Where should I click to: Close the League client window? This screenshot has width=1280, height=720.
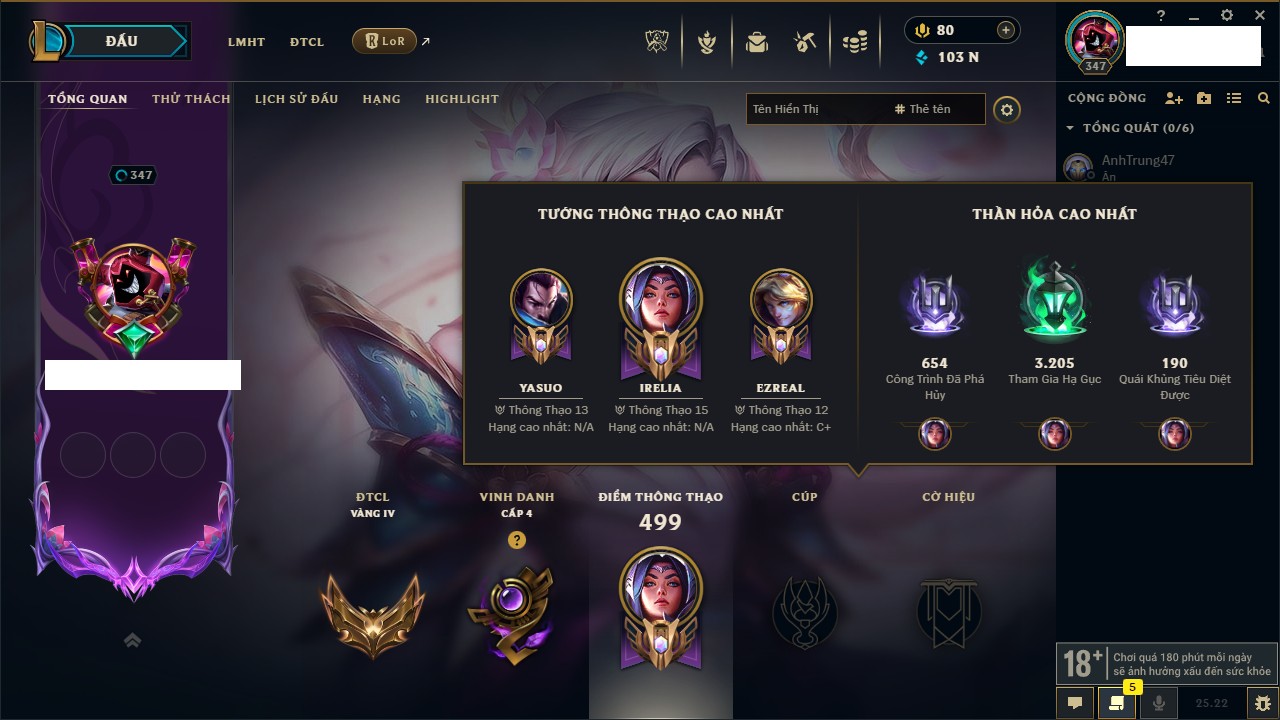pos(1258,15)
